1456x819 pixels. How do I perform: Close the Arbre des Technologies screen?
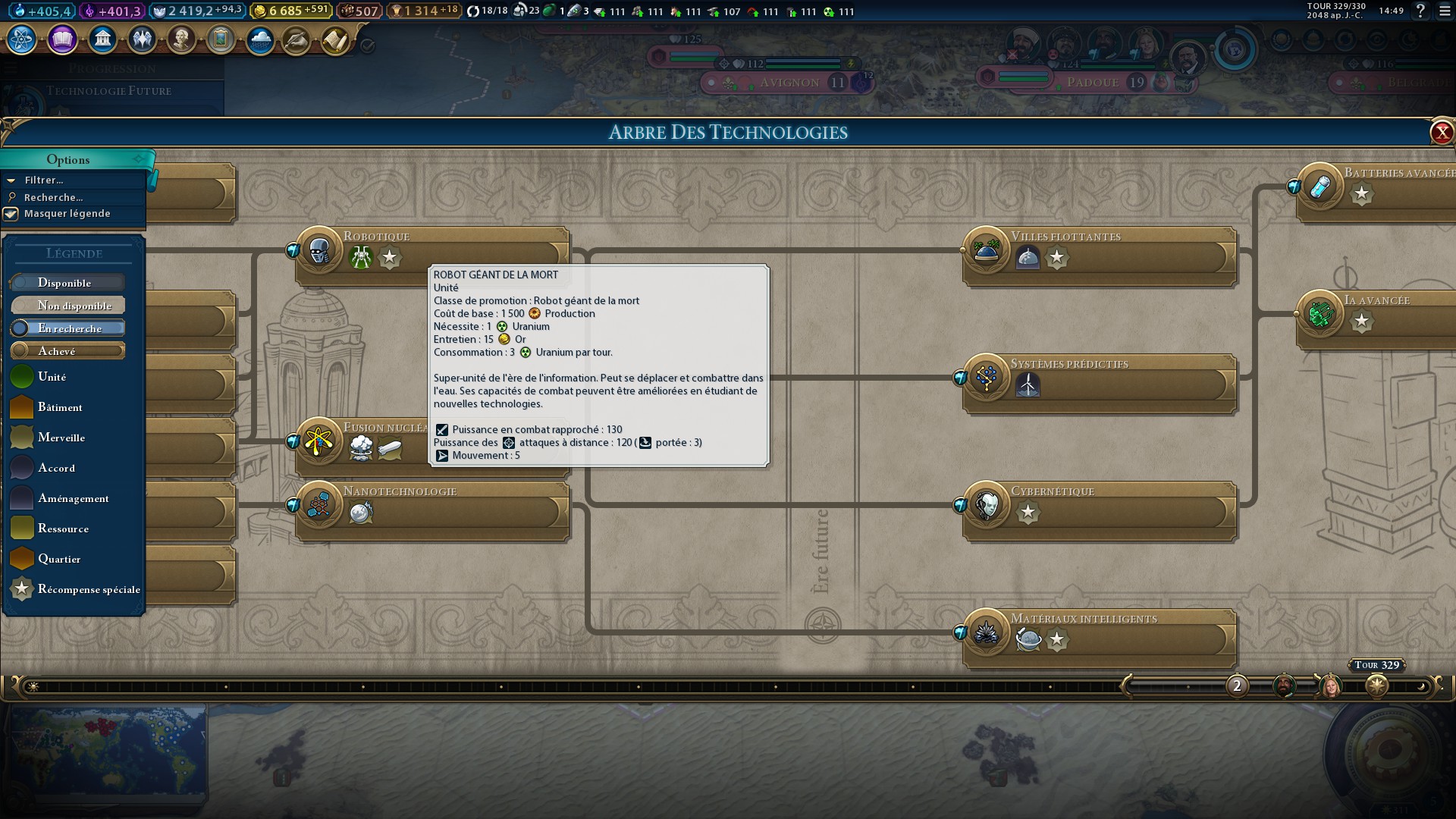1442,132
